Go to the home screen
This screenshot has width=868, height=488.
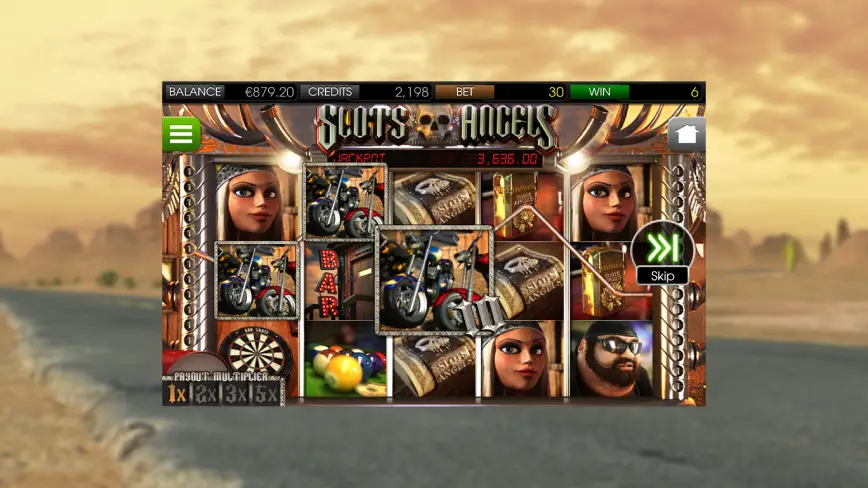[687, 134]
